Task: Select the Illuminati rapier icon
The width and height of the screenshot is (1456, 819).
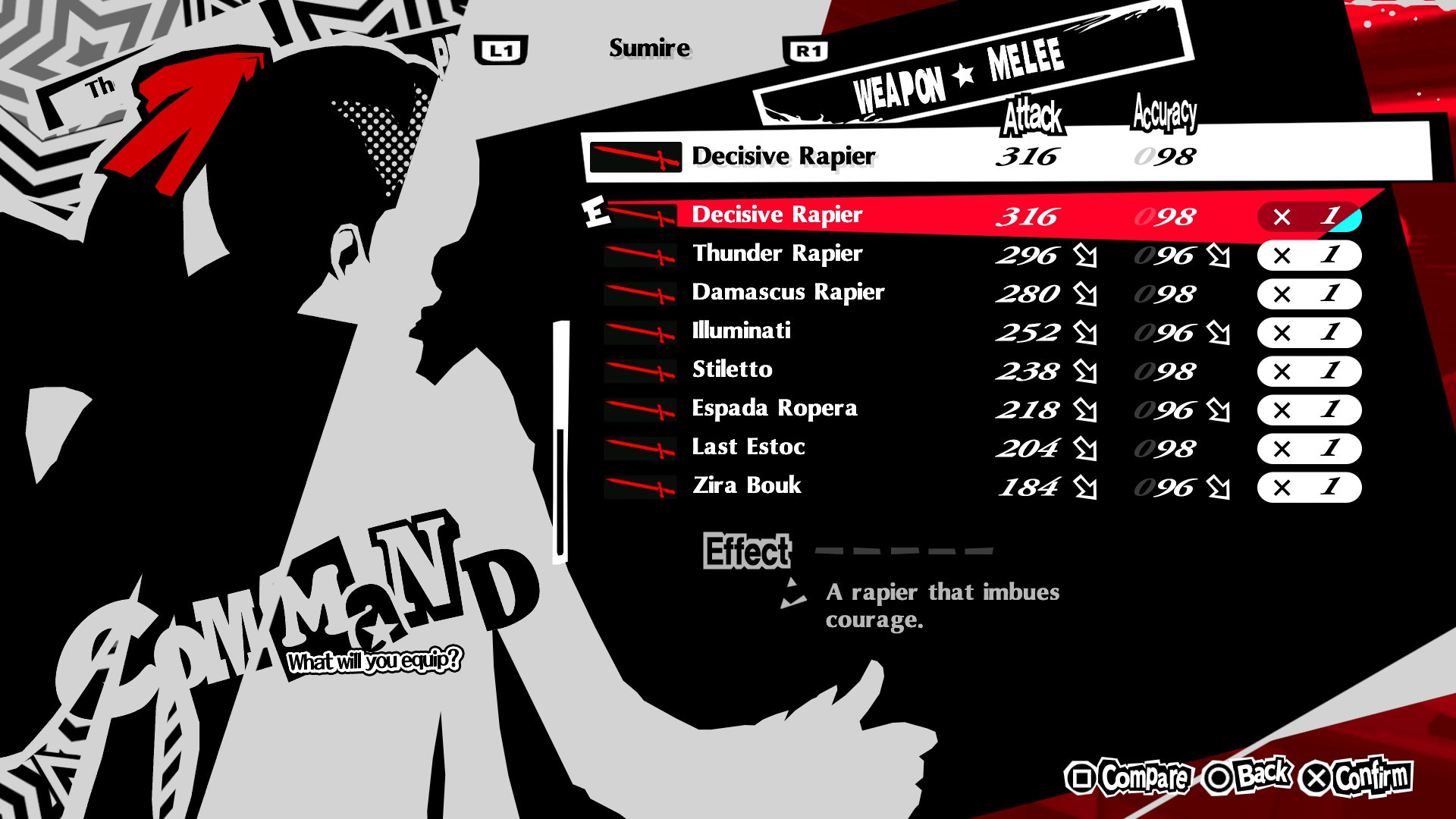Action: pos(641,334)
